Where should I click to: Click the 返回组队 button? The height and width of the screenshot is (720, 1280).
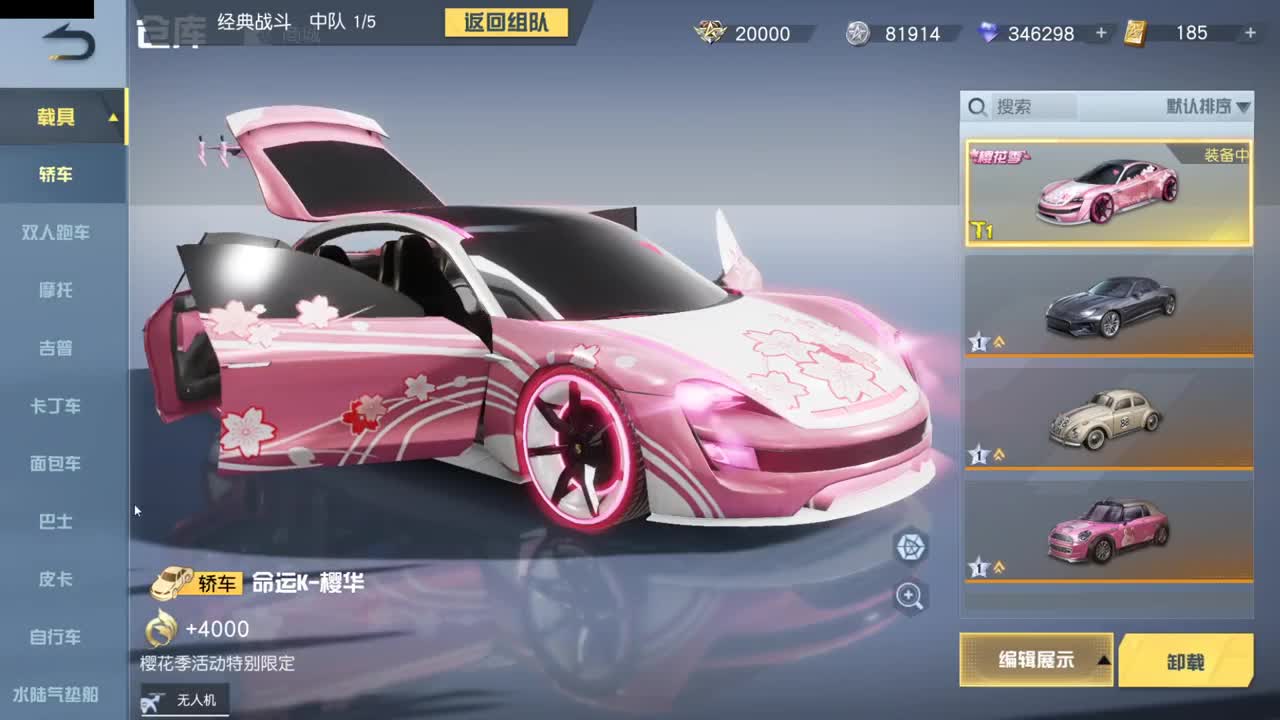coord(506,22)
